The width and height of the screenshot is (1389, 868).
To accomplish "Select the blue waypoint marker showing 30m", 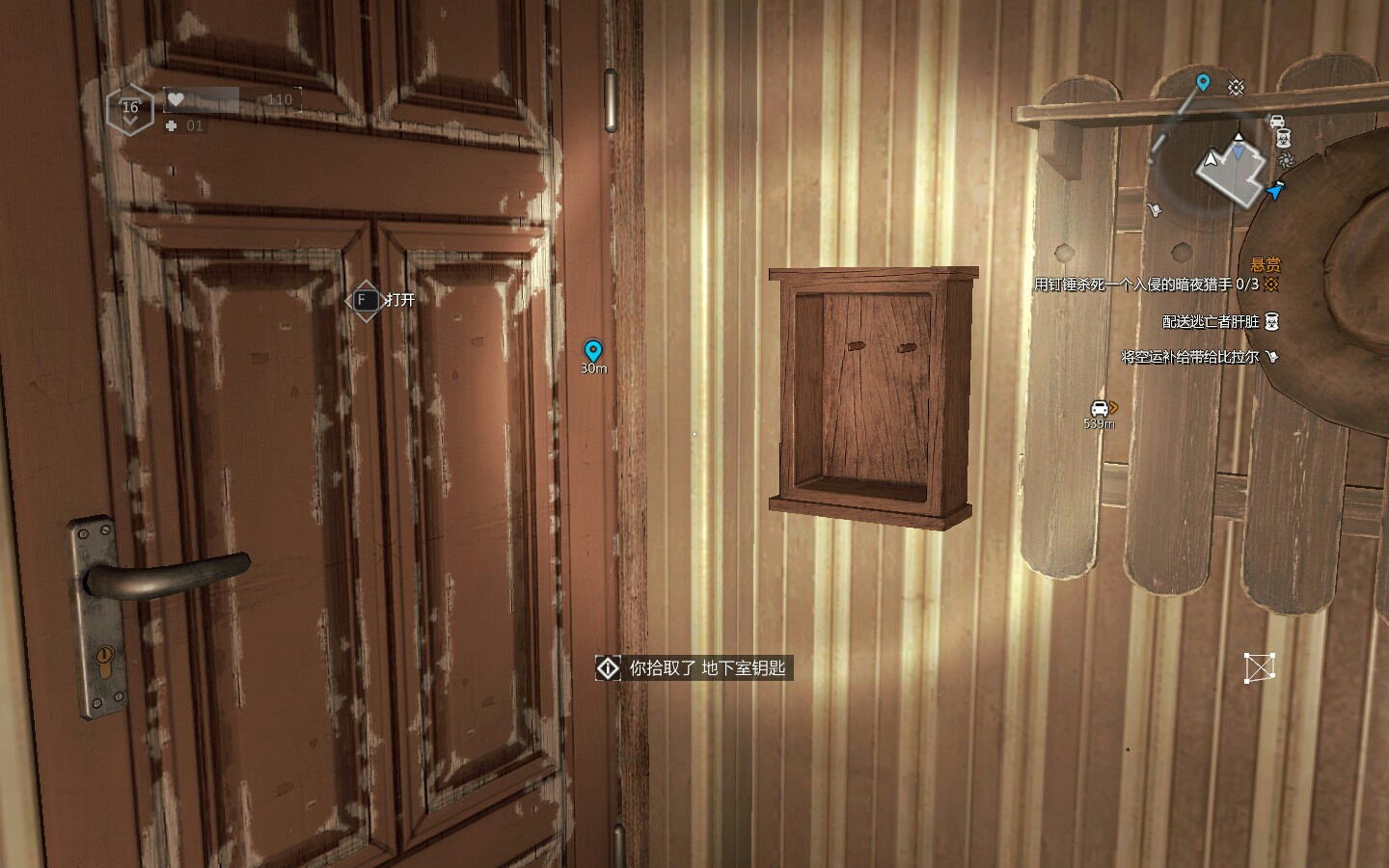I will (593, 351).
